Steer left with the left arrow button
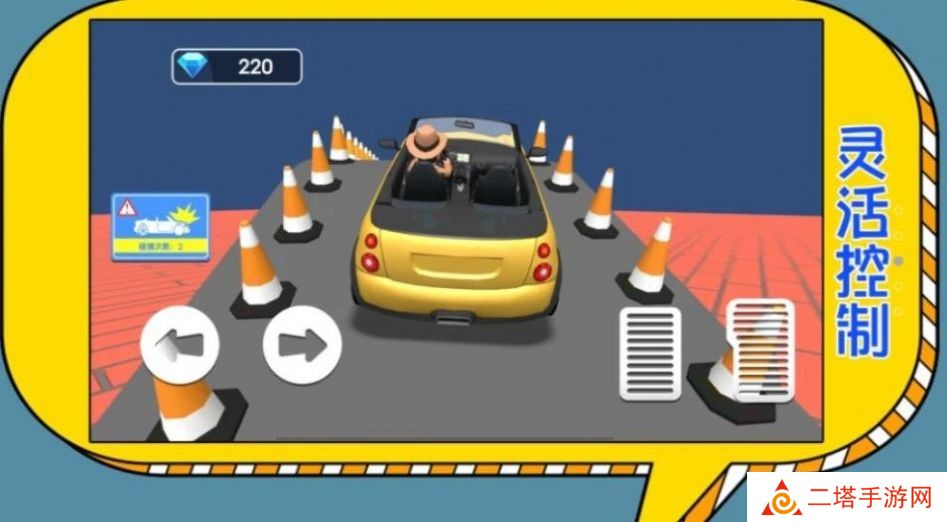 tap(180, 345)
